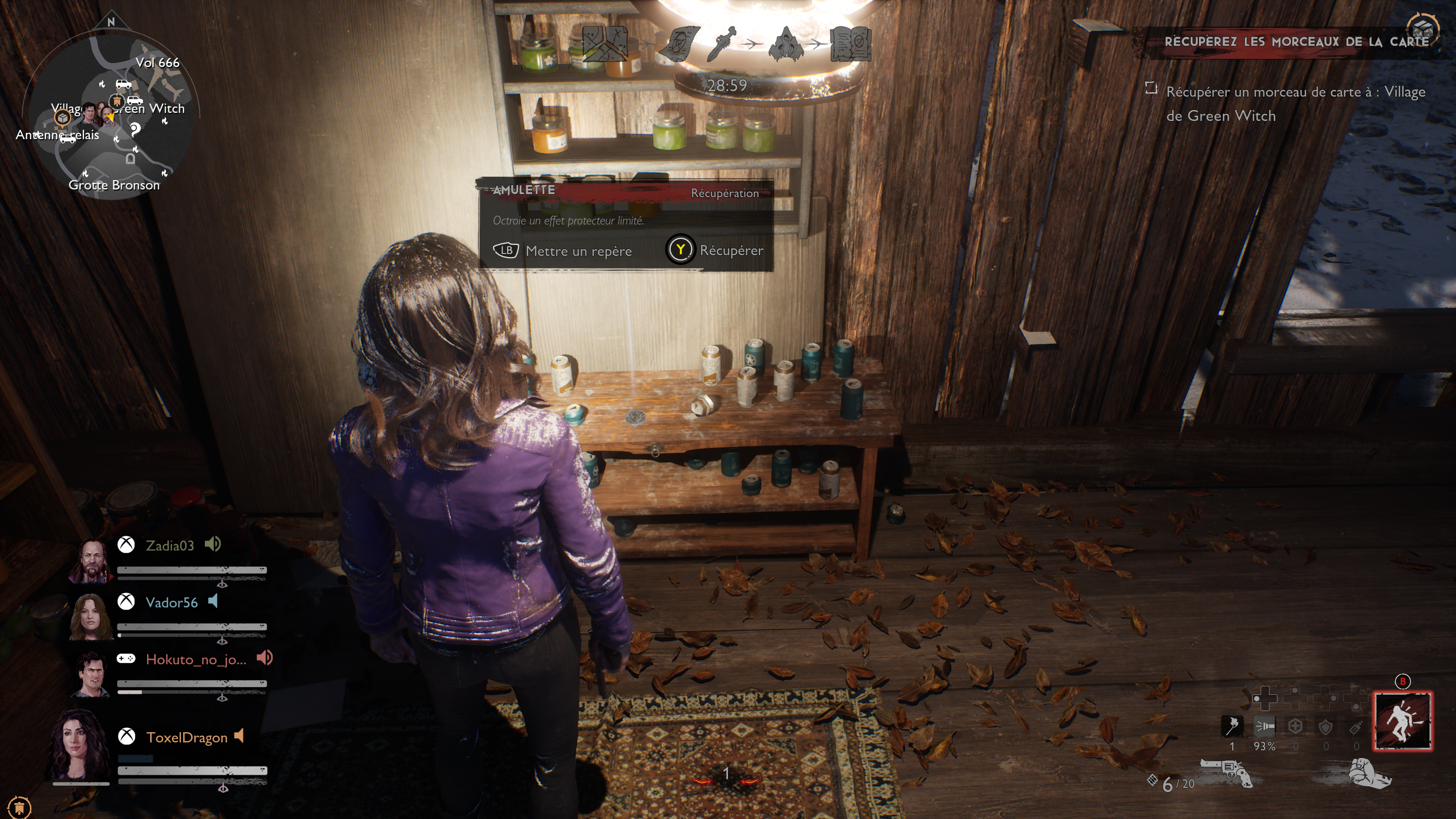Click the map piece objective tracker text
Viewport: 1456px width, 819px height.
(x=1295, y=104)
